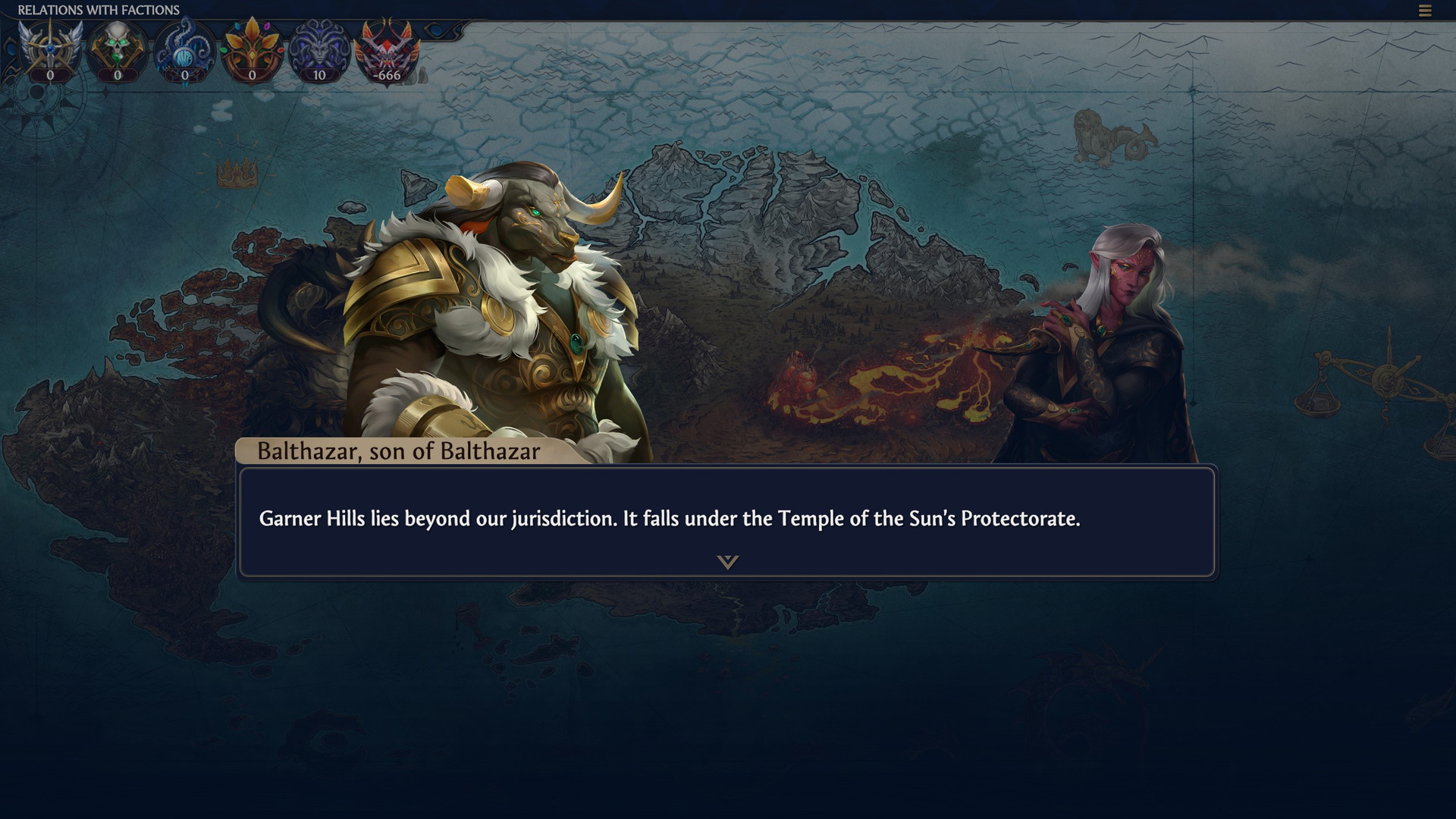Image resolution: width=1456 pixels, height=819 pixels.
Task: Select the green-eyed skull faction emblem
Action: point(118,49)
